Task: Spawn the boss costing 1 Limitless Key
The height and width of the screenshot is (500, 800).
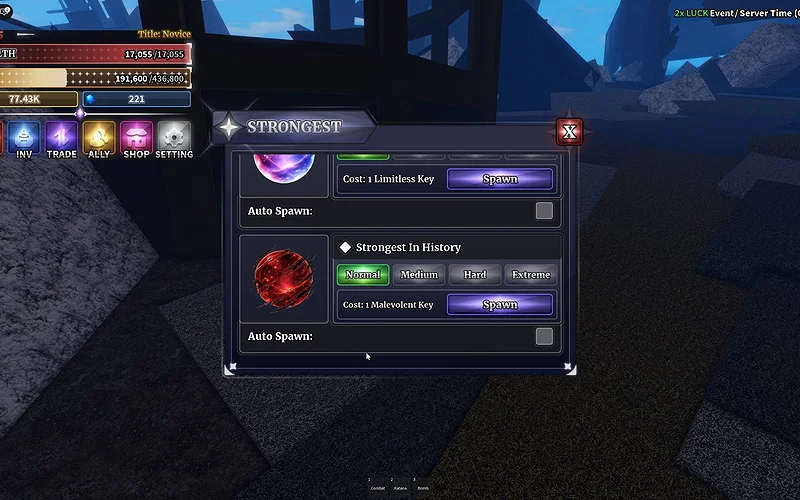Action: [499, 179]
